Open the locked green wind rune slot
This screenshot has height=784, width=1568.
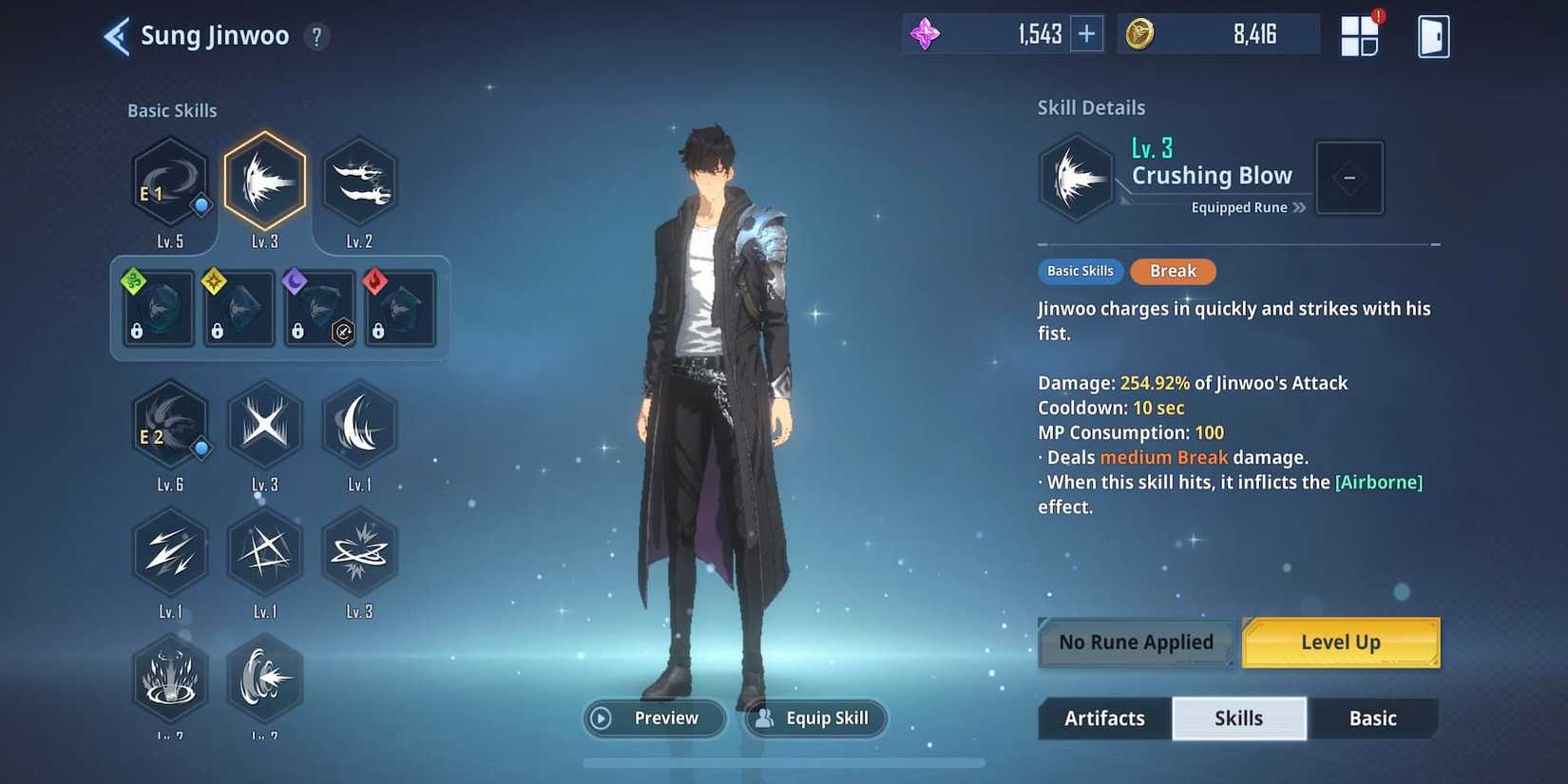(157, 307)
